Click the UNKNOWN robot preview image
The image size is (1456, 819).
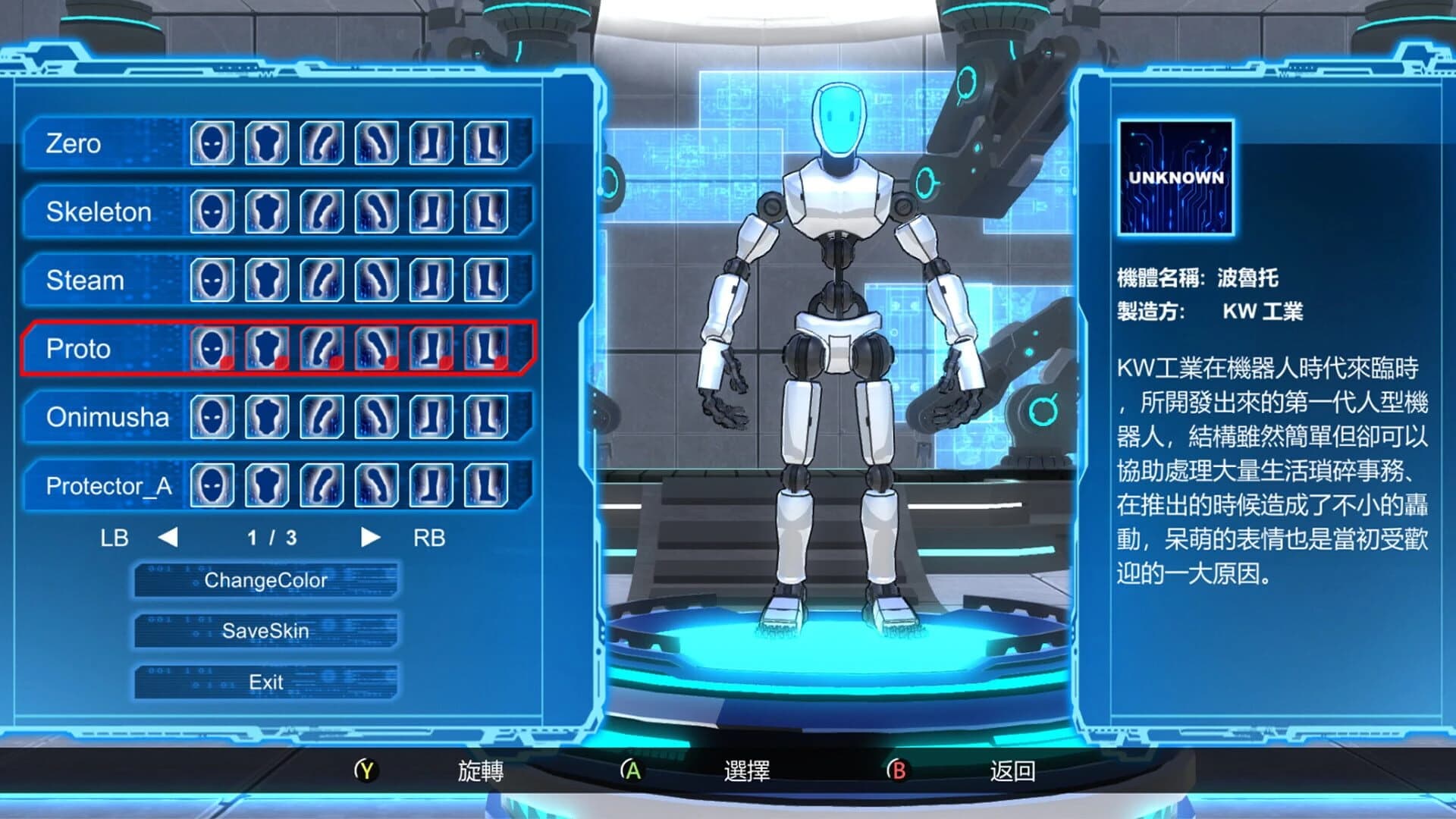pyautogui.click(x=1176, y=176)
